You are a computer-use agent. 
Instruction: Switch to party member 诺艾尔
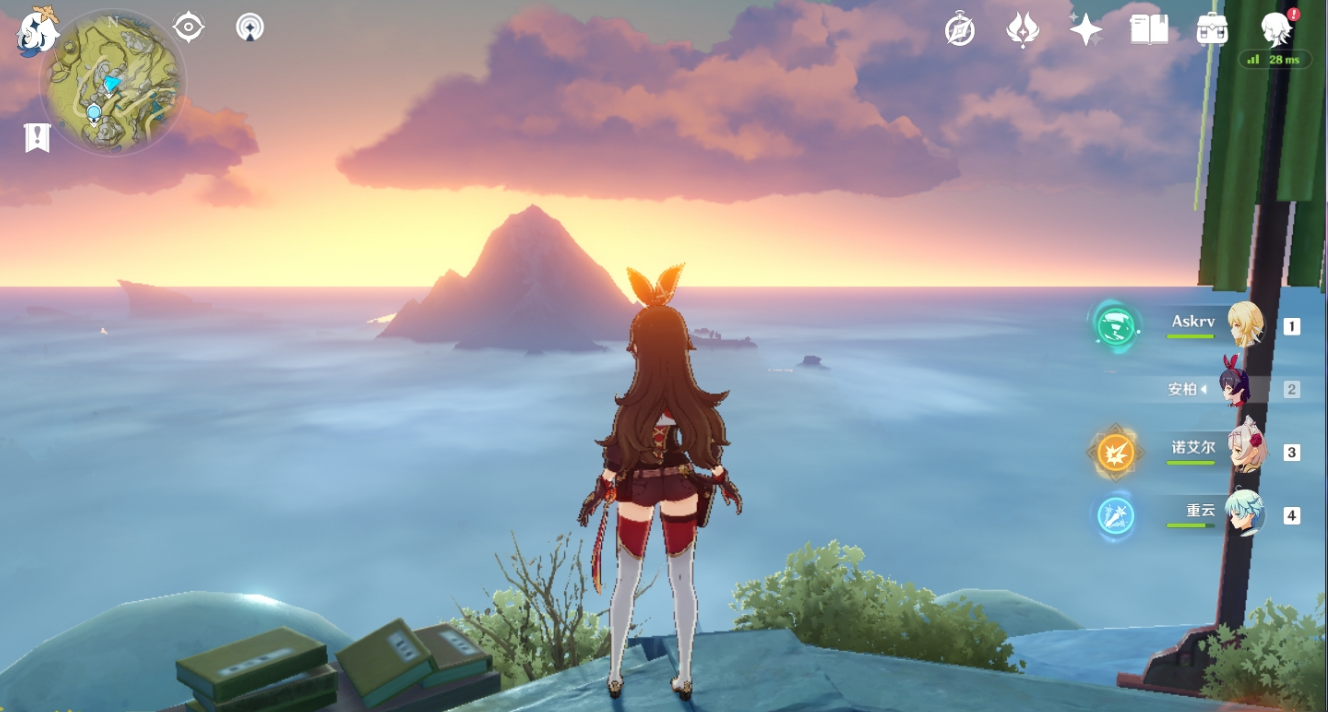1244,452
